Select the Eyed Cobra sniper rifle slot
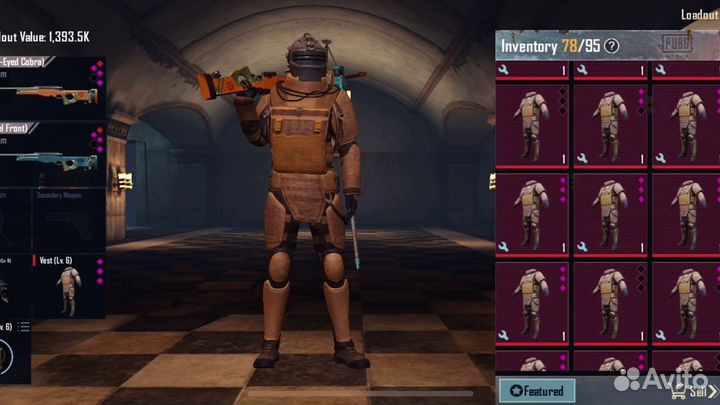 (50, 91)
